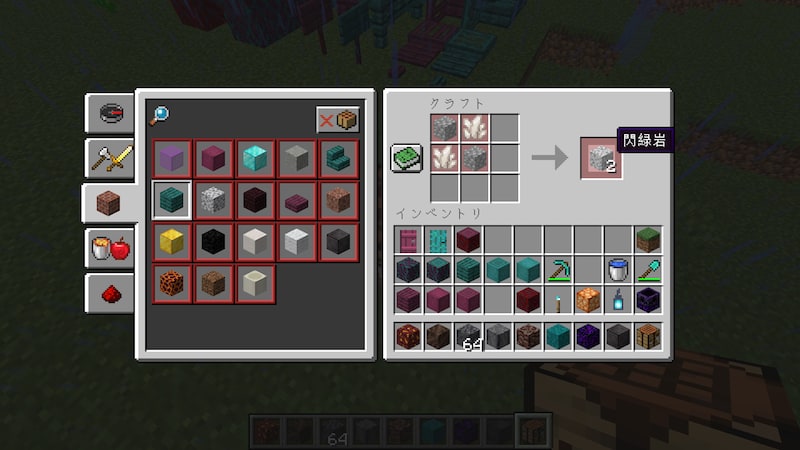Screen dimensions: 800x450
Task: Select the purple block recipe
Action: coord(169,157)
